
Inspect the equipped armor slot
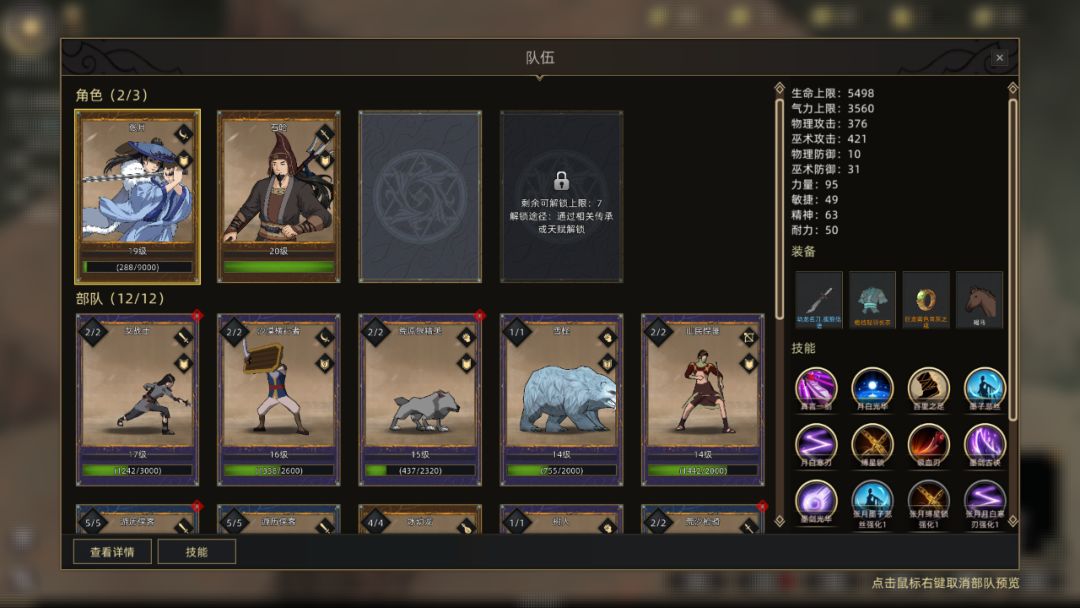coord(872,300)
